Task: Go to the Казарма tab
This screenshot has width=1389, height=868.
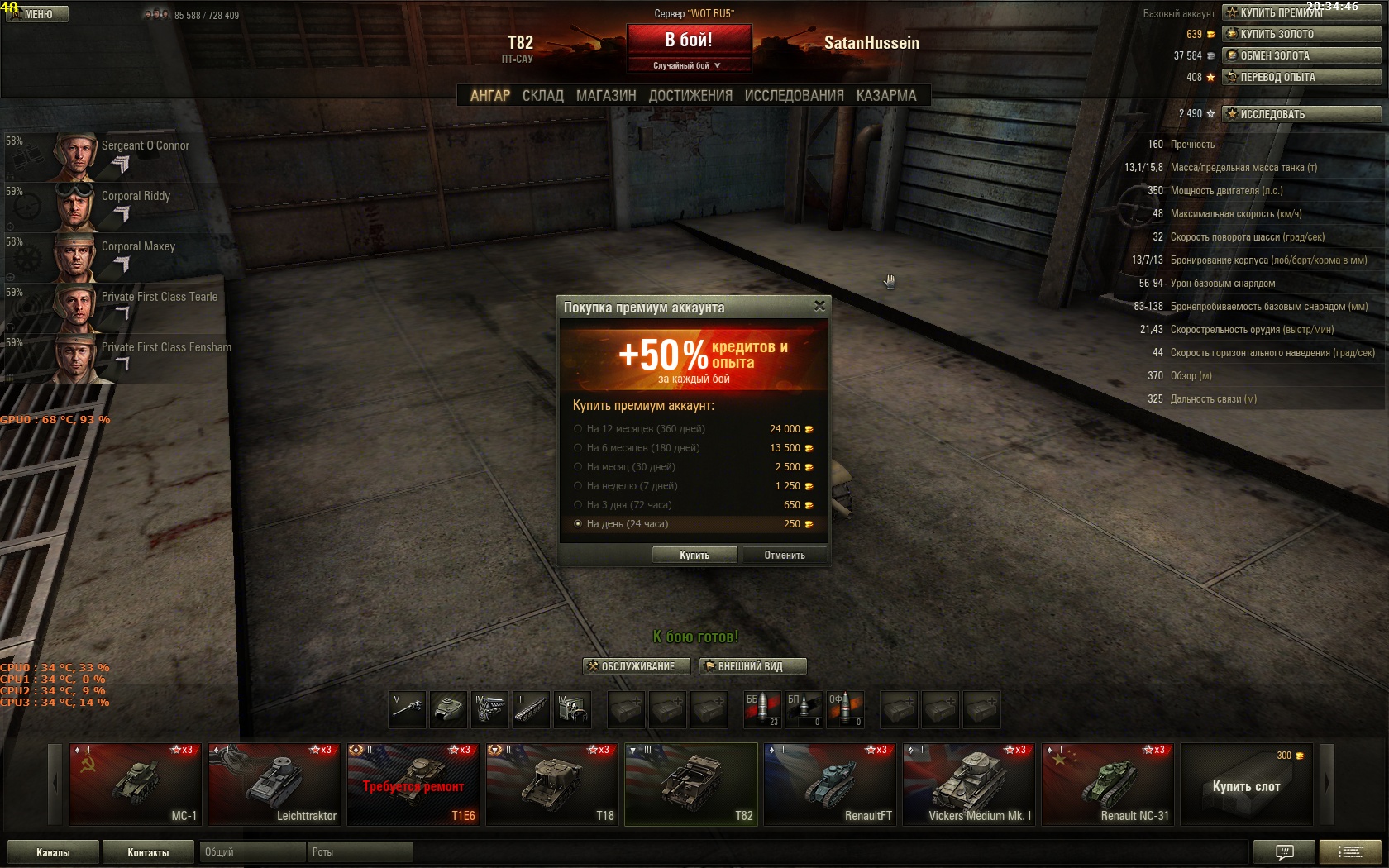Action: tap(885, 96)
